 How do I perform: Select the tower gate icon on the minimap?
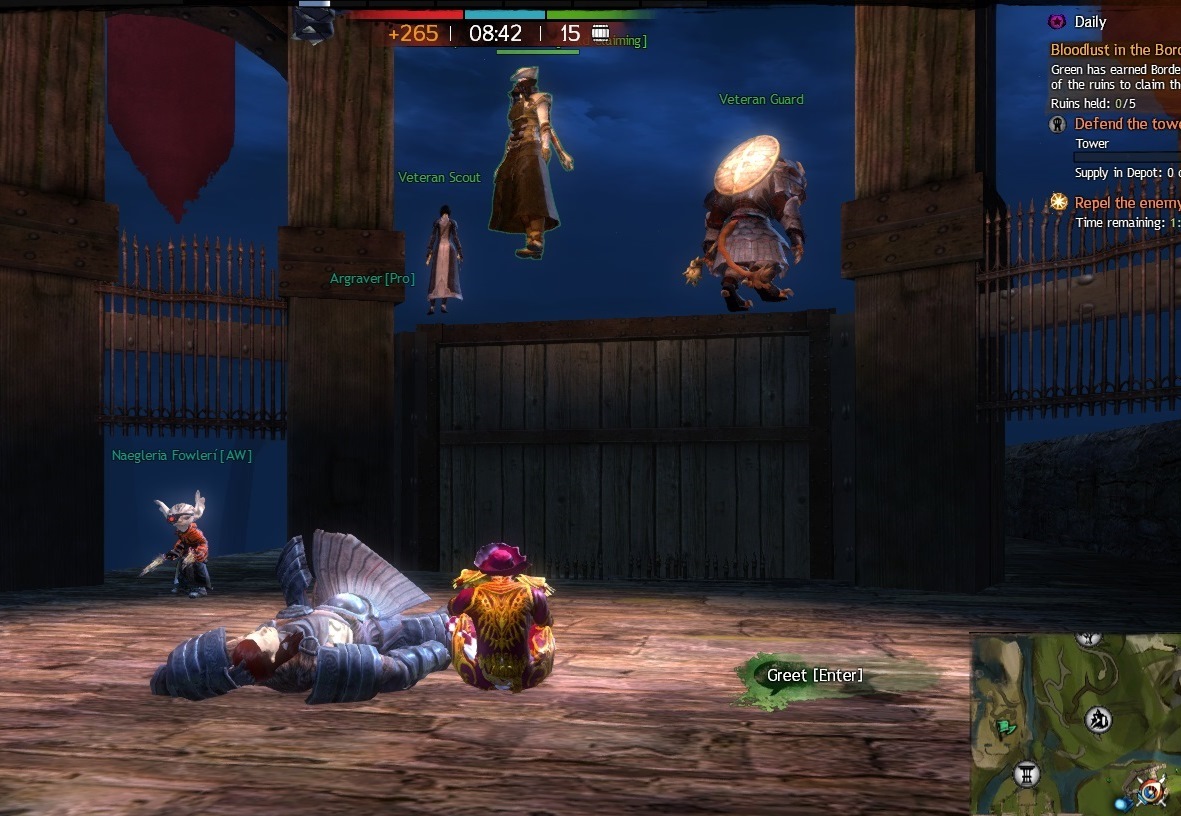pos(1027,772)
